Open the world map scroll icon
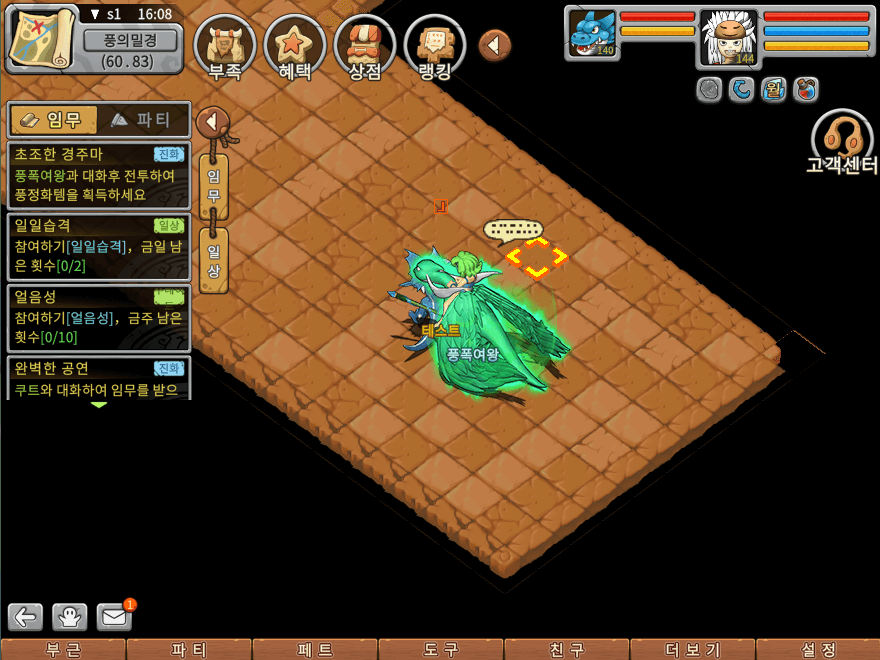Viewport: 880px width, 660px height. click(x=42, y=36)
